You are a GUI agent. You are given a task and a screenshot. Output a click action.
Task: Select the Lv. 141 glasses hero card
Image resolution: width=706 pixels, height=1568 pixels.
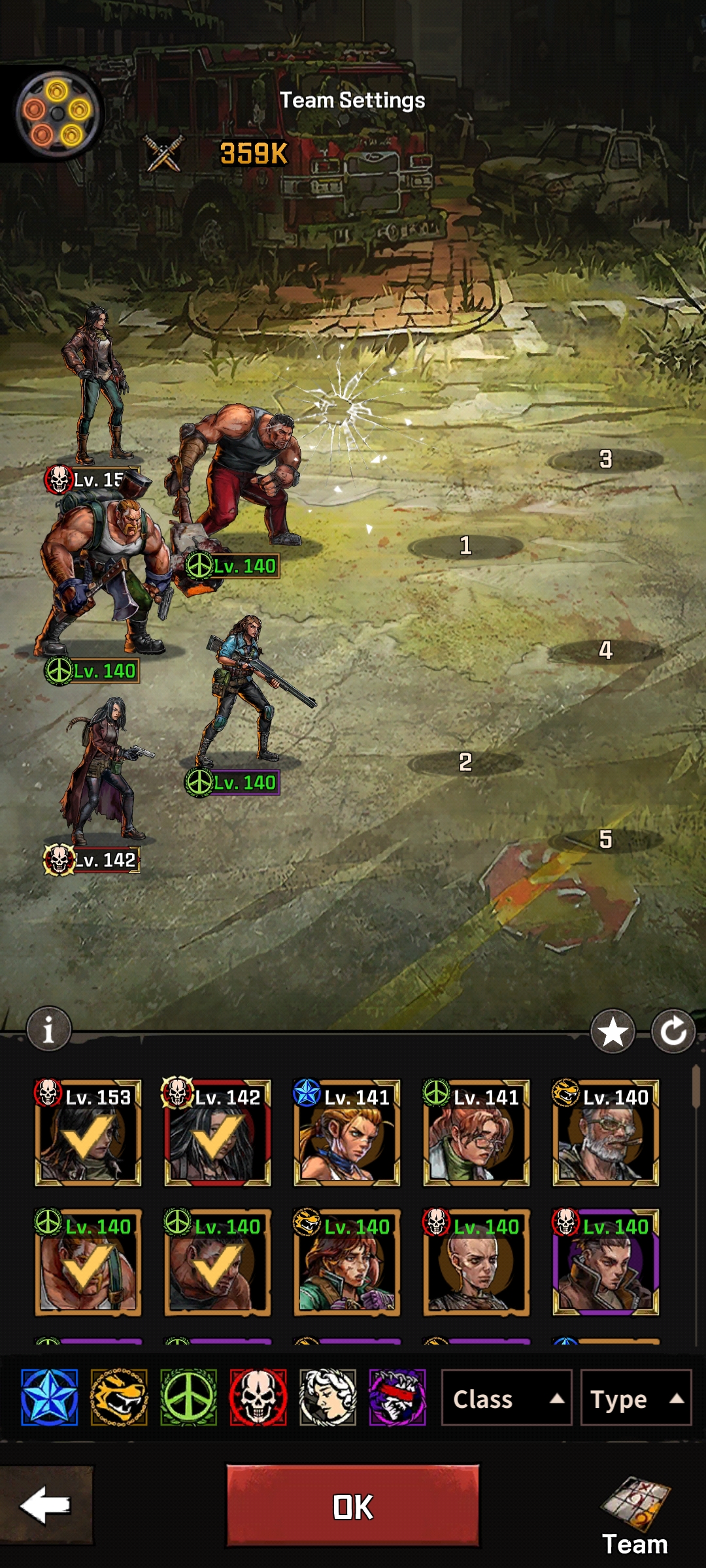tap(477, 1133)
